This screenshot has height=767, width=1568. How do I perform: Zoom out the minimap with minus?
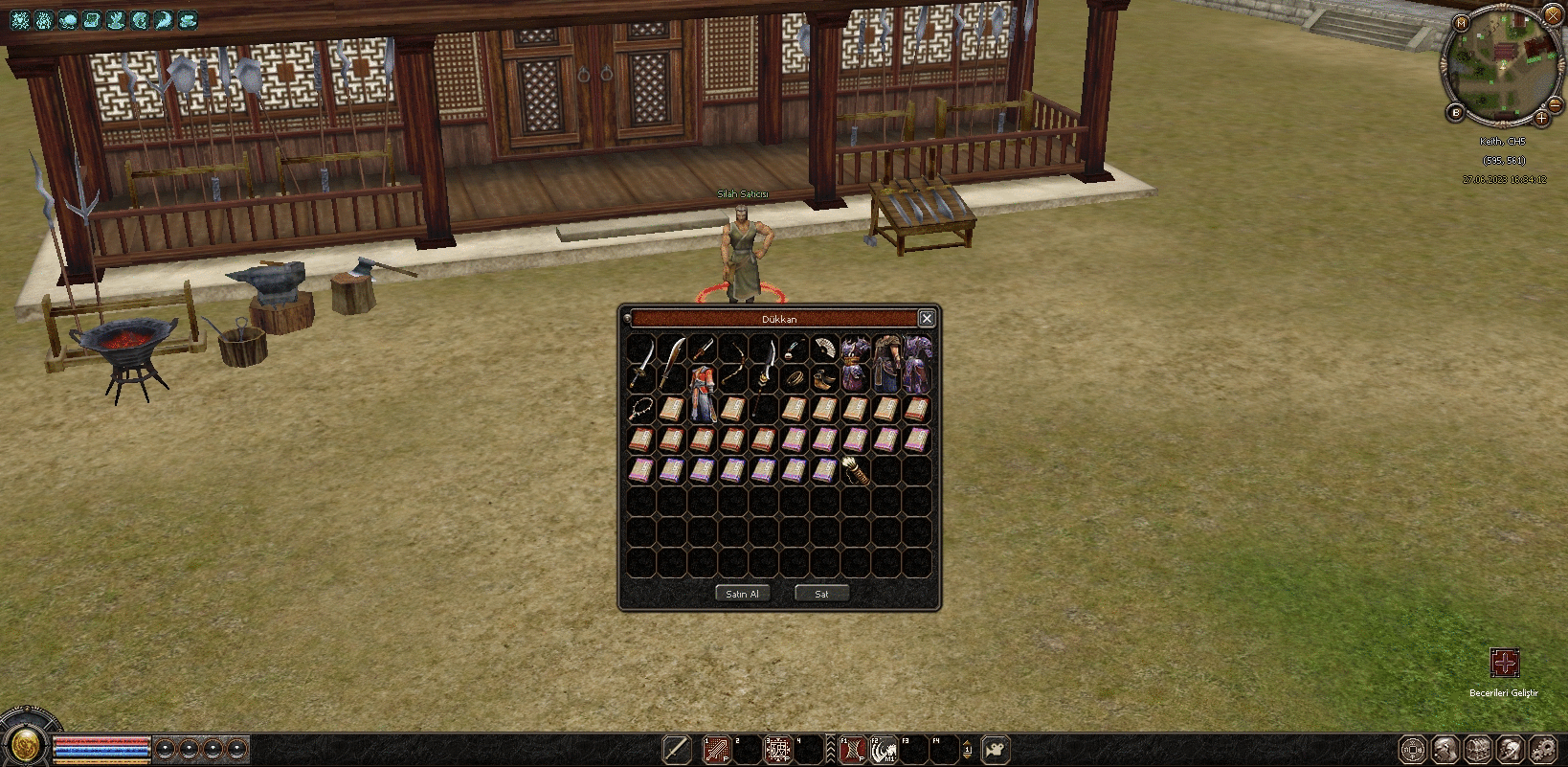point(1556,103)
